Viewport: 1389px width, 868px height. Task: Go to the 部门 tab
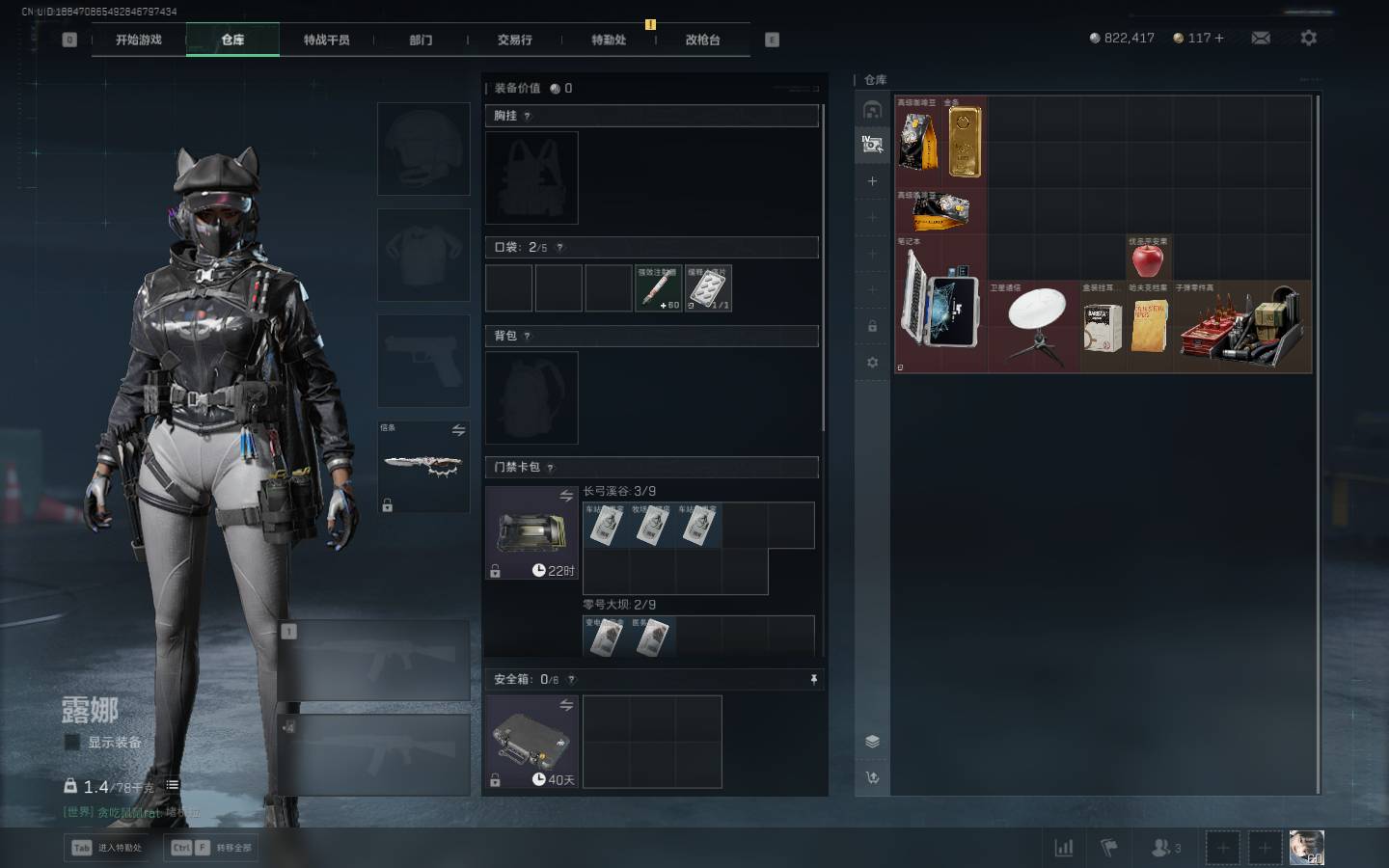(421, 40)
